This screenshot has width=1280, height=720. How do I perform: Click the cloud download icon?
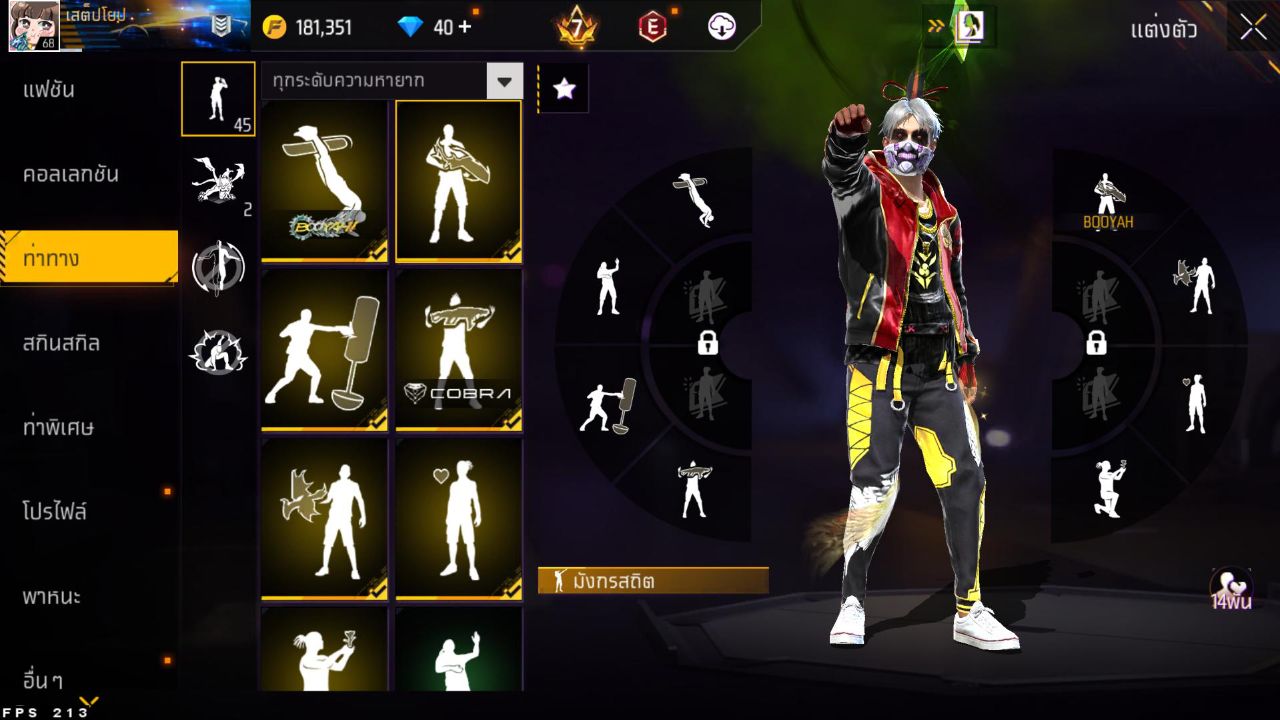coord(722,27)
